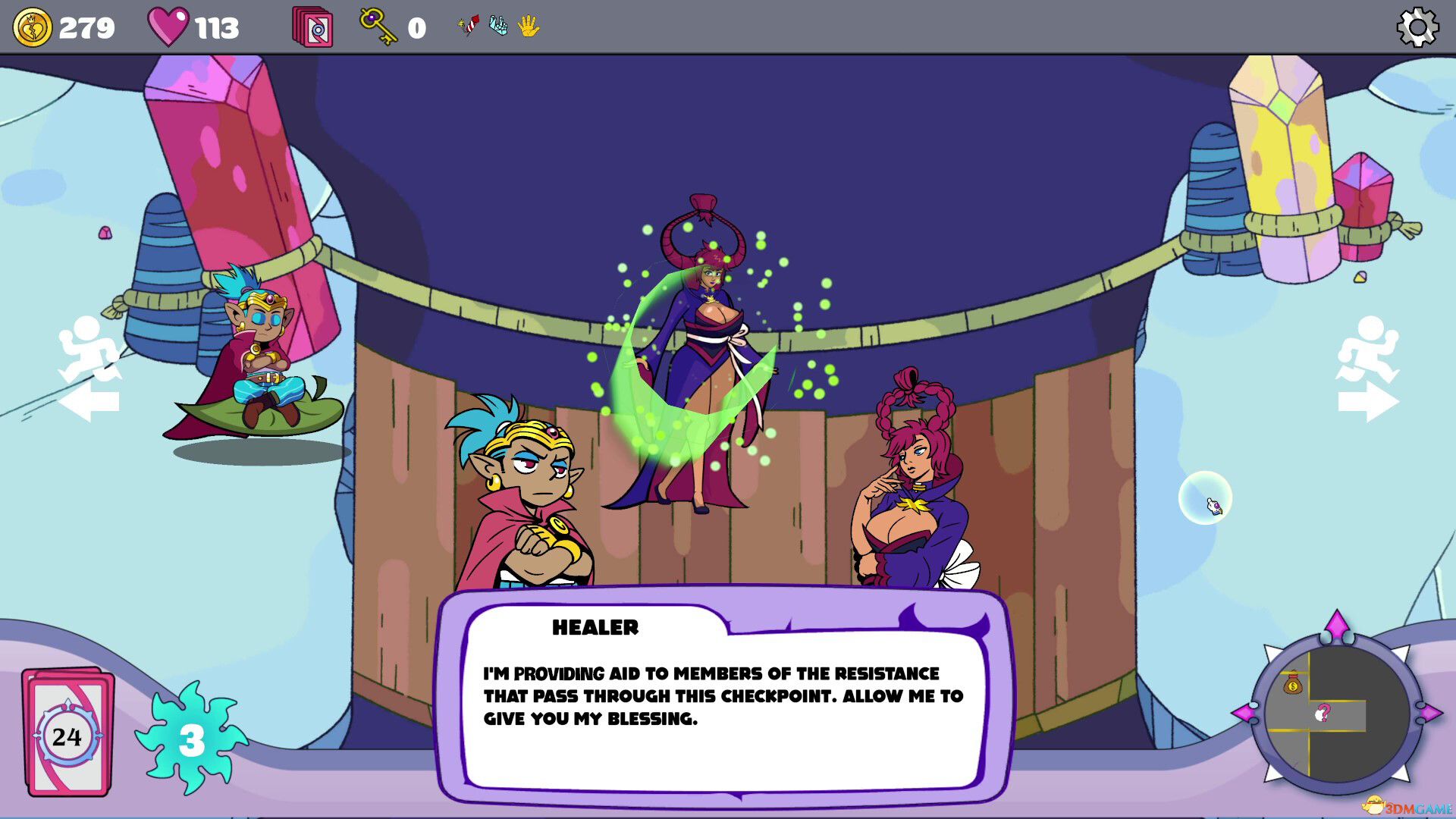1456x819 pixels.
Task: Click the gold coin currency icon
Action: click(32, 27)
